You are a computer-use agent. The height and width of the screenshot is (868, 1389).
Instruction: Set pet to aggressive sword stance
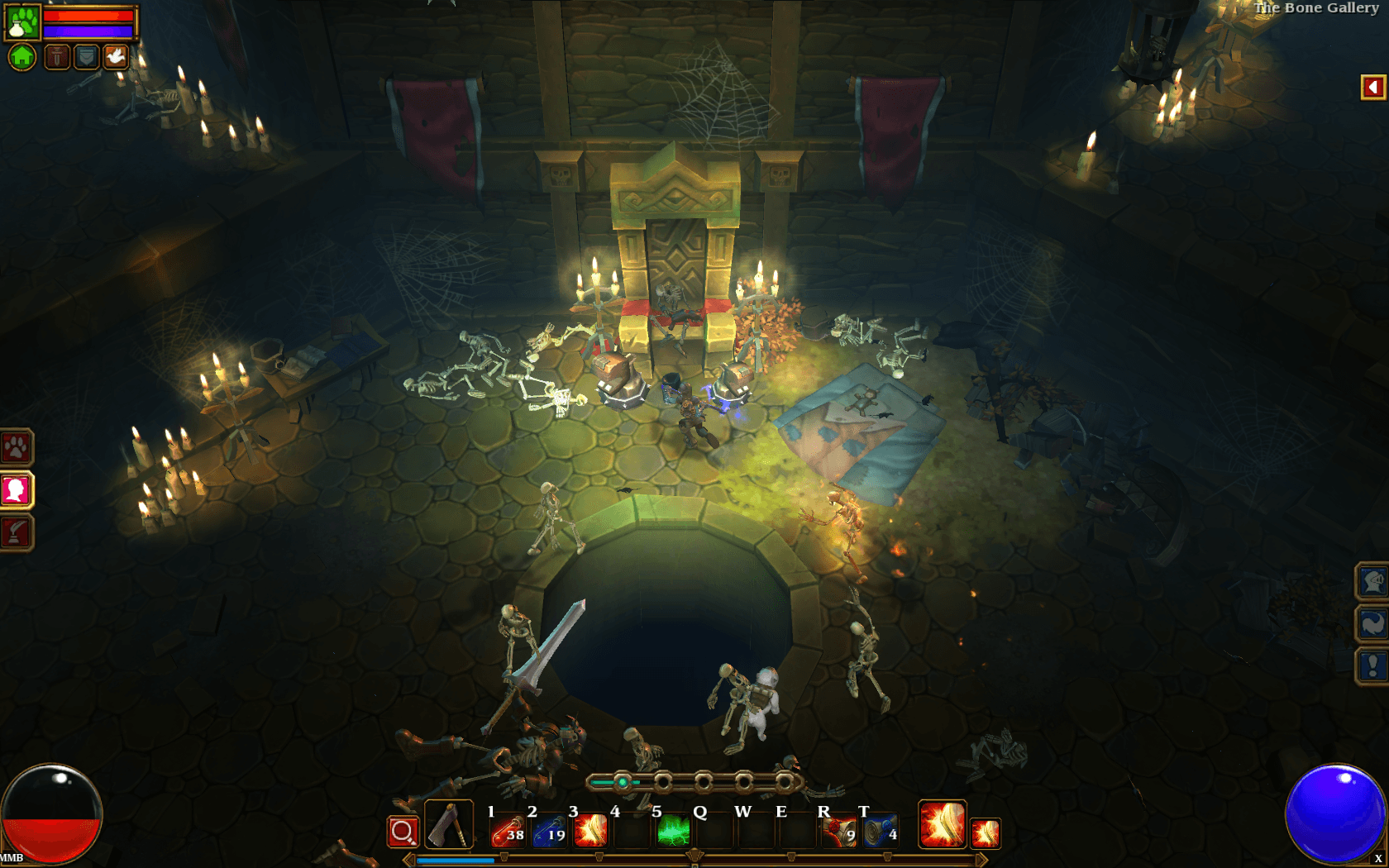tap(56, 57)
